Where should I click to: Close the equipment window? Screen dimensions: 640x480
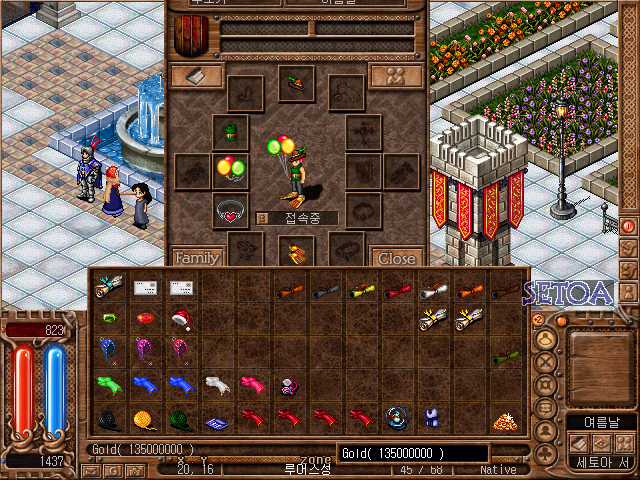pos(396,258)
